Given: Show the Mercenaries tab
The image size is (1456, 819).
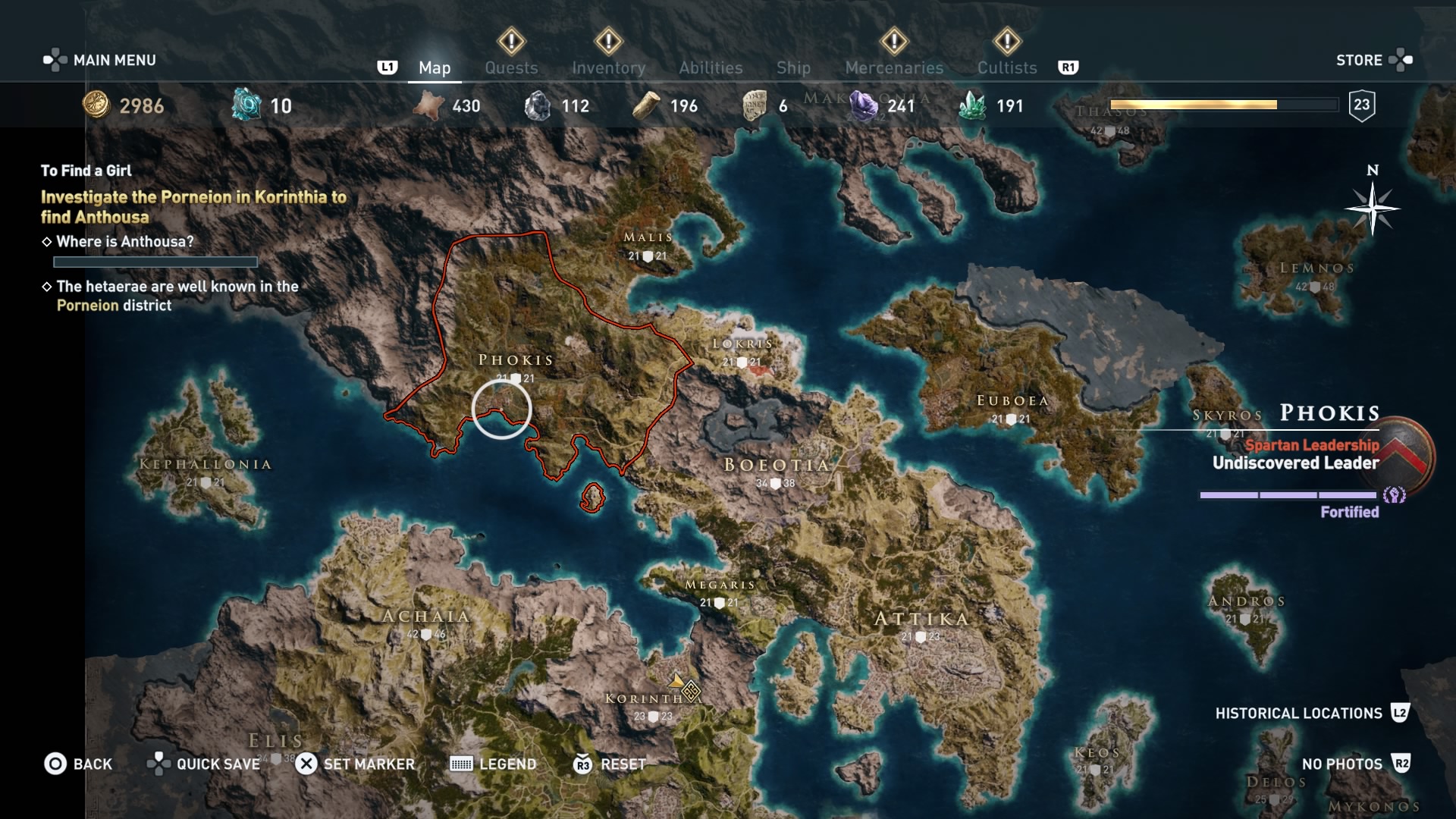Looking at the screenshot, I should (894, 67).
